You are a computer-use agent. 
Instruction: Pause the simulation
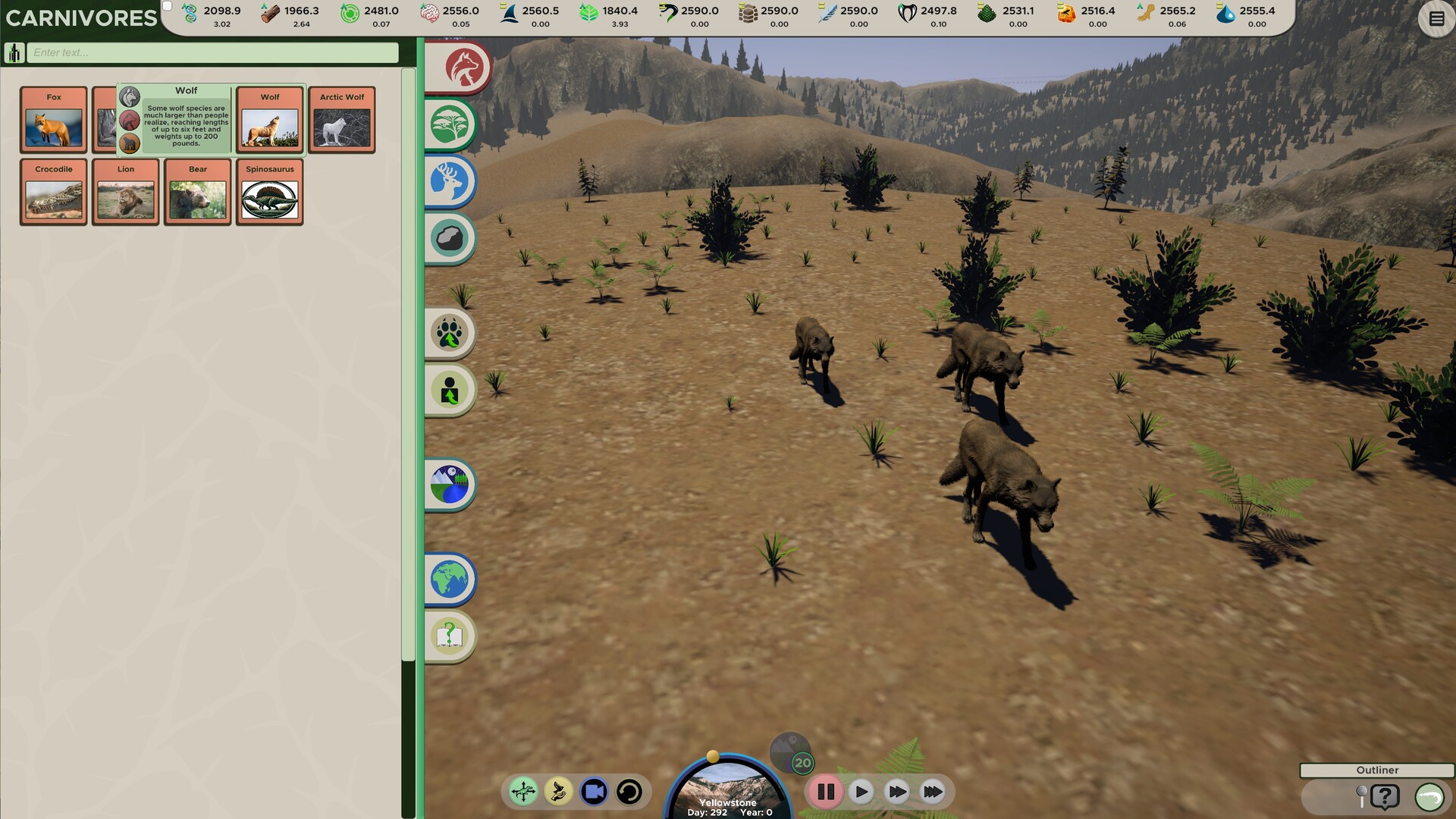[x=826, y=791]
